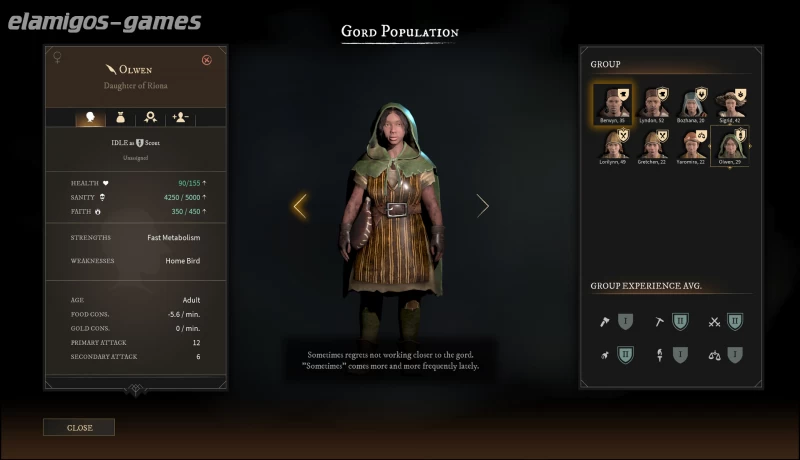Select Lorilynn's portrait in the group

pyautogui.click(x=610, y=145)
